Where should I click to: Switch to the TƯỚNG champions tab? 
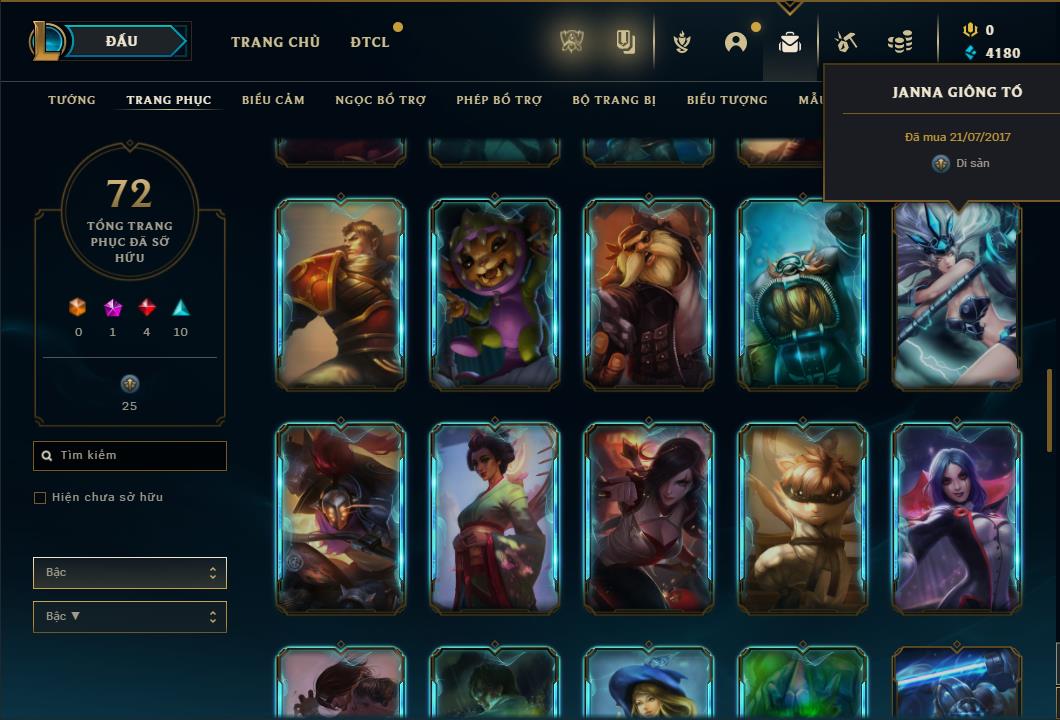72,100
